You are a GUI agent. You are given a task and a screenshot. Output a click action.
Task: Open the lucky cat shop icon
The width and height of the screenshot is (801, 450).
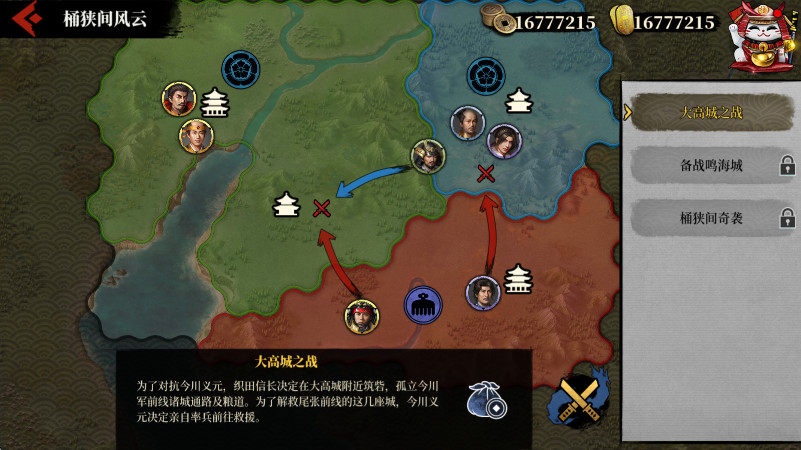pos(760,37)
